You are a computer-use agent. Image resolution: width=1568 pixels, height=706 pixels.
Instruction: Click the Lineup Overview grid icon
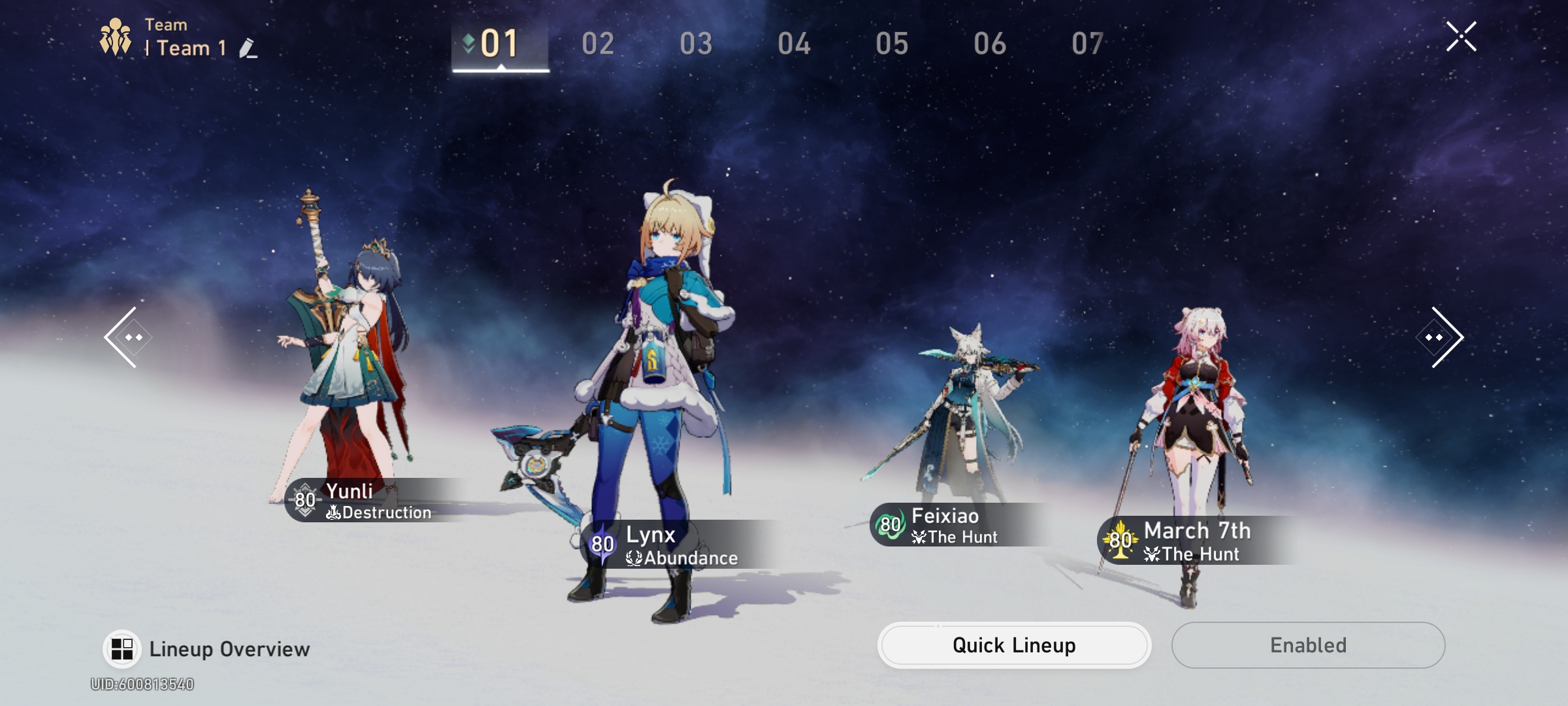coord(122,648)
